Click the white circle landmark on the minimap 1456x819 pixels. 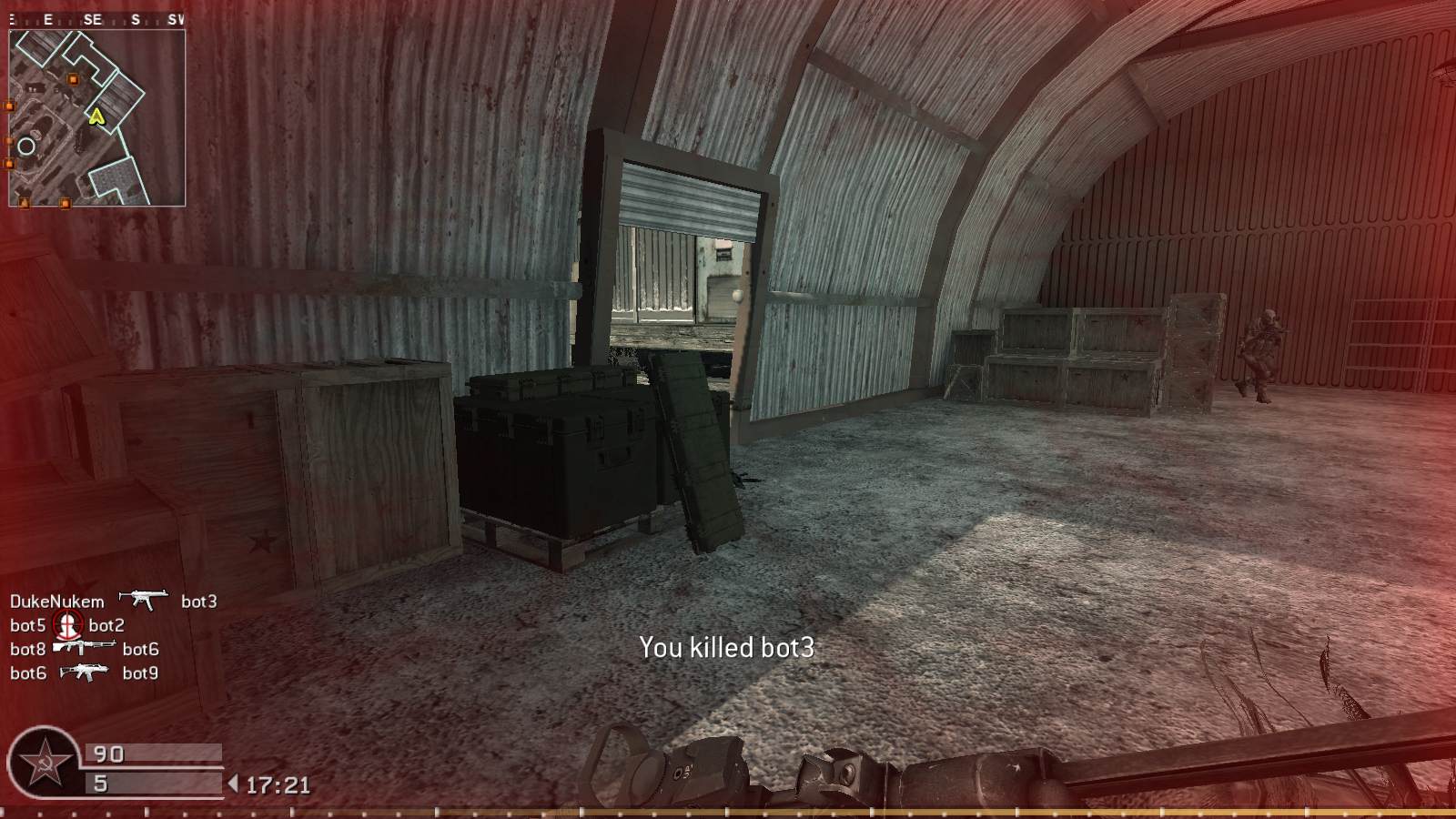tap(26, 146)
